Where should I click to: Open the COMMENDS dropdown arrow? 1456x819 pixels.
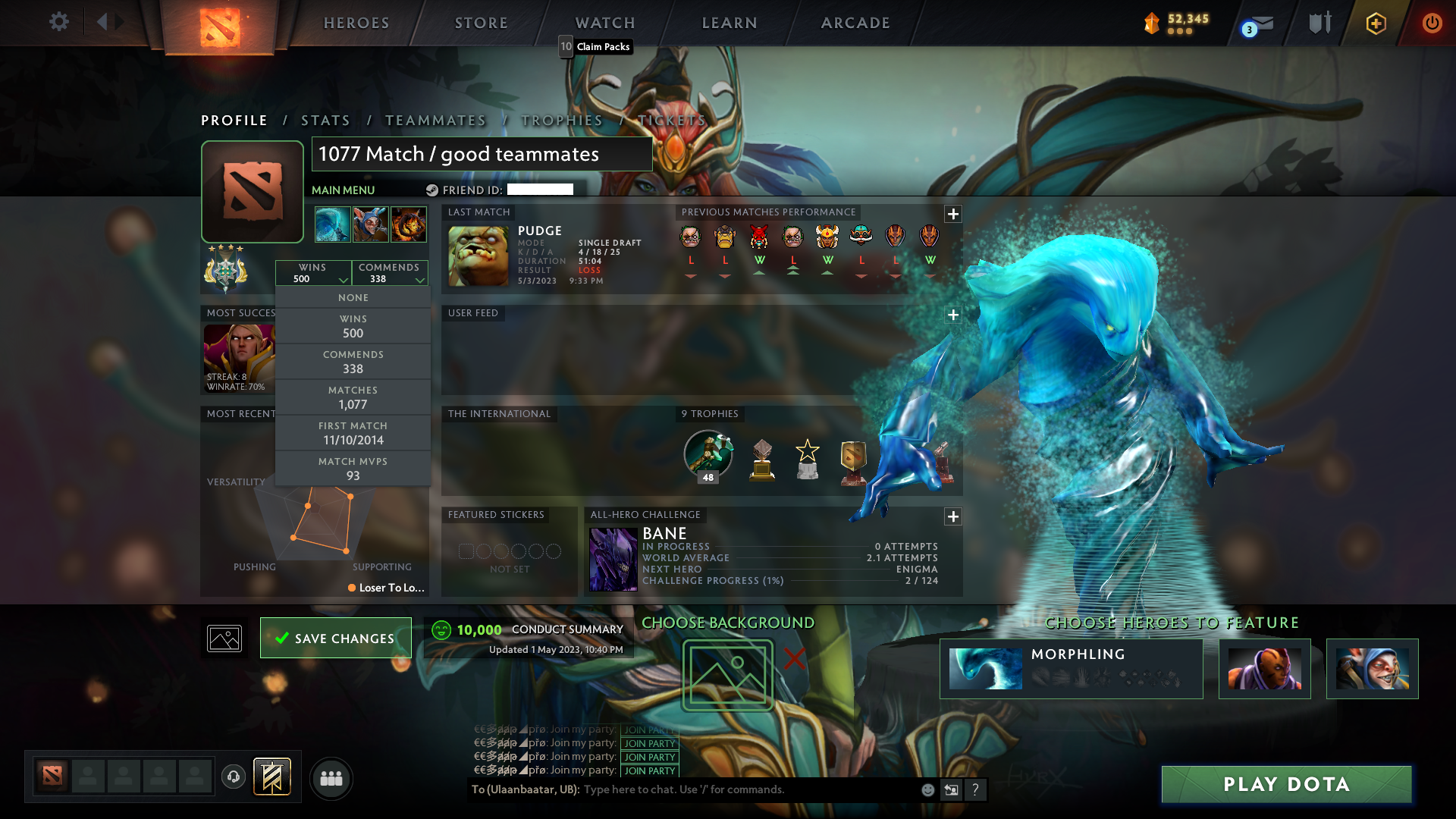[420, 280]
